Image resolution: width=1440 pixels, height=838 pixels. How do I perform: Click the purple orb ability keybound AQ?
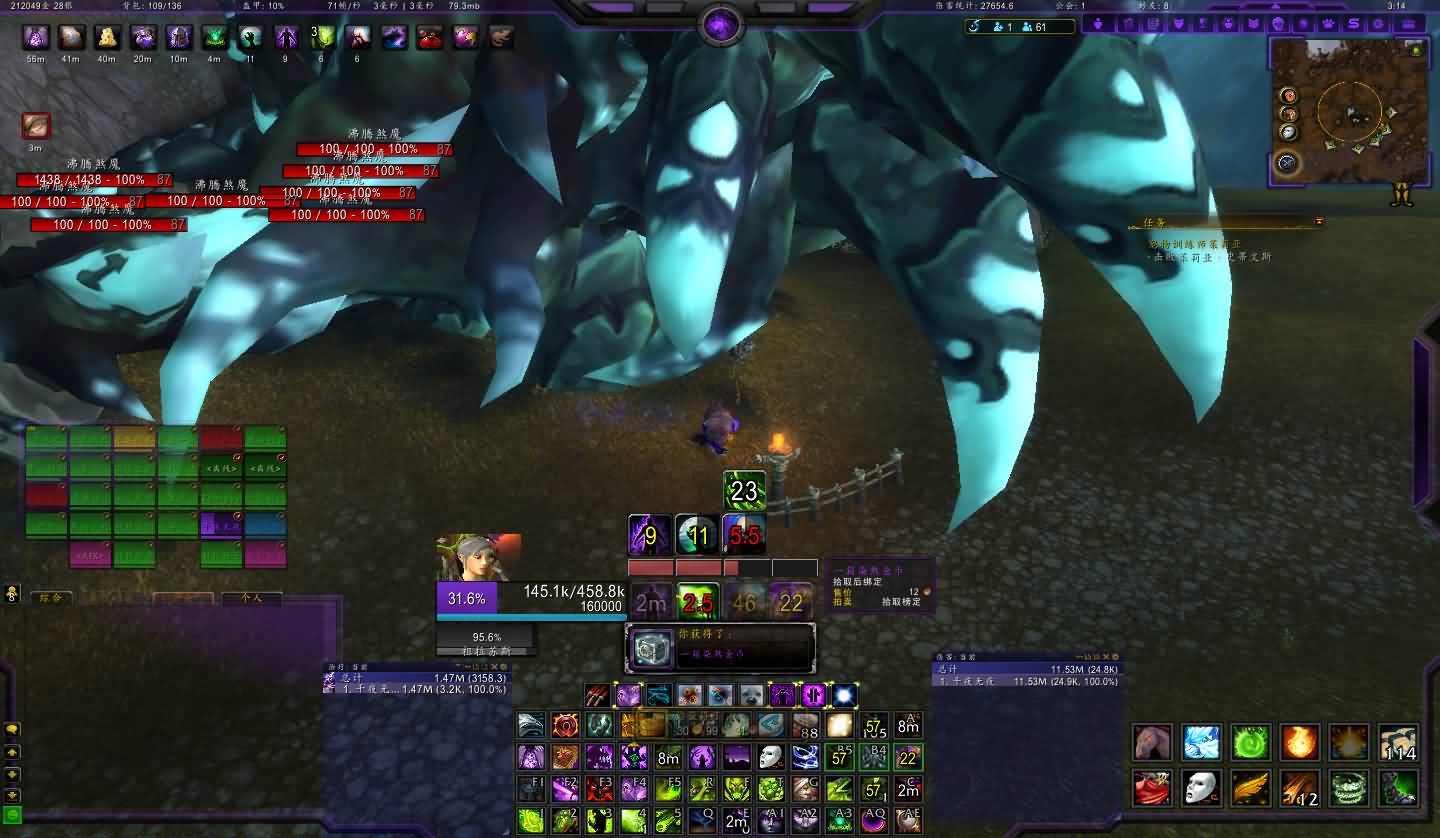click(x=874, y=821)
